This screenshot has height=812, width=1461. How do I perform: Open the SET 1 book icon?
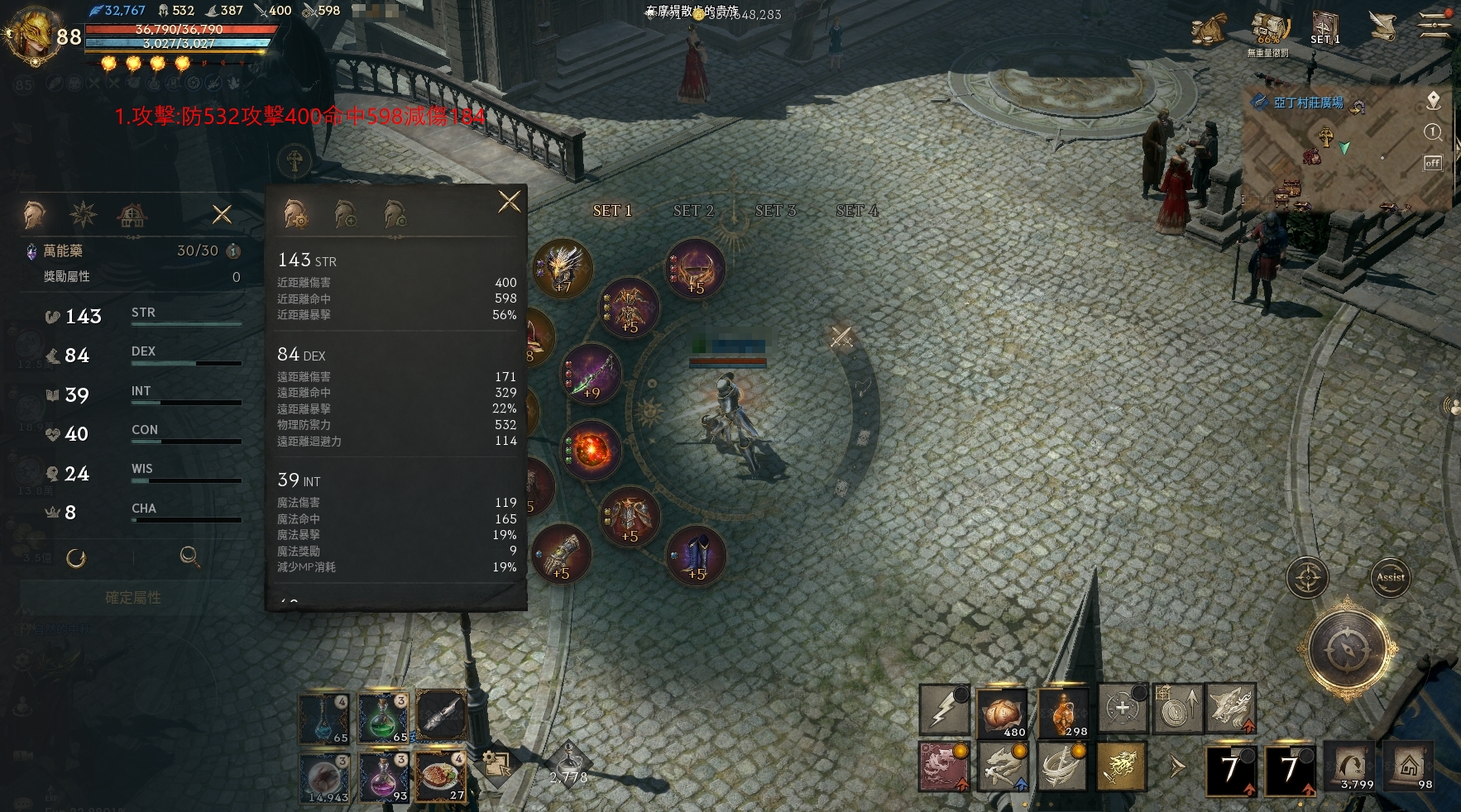point(1324,27)
